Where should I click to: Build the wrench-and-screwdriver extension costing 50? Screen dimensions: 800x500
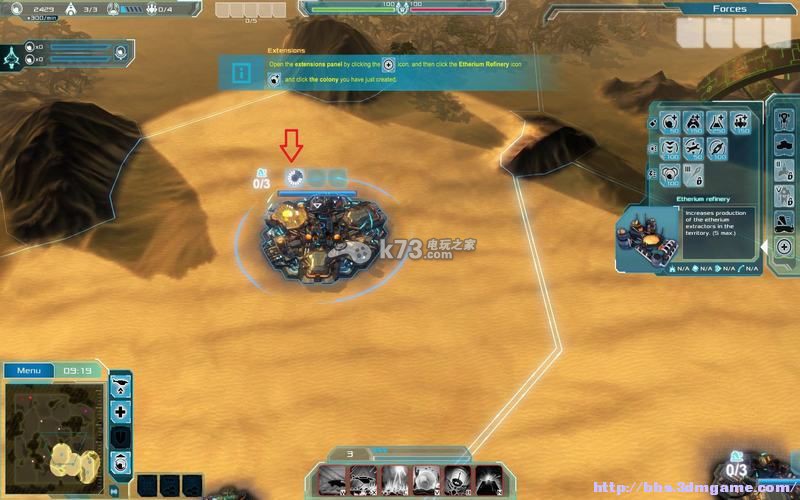click(692, 150)
